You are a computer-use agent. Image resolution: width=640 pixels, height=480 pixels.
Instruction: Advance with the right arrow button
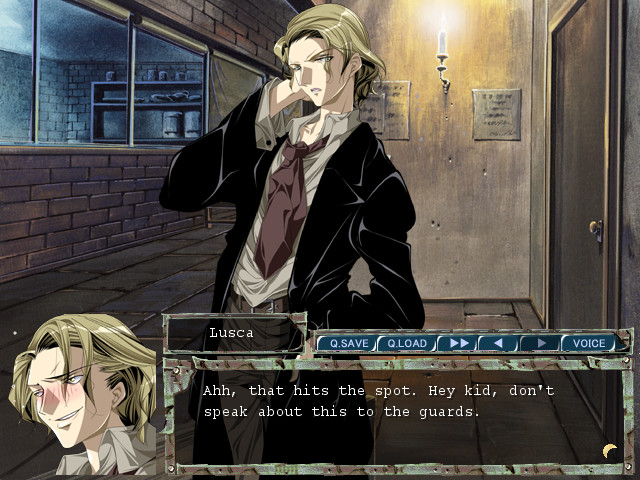pos(540,343)
